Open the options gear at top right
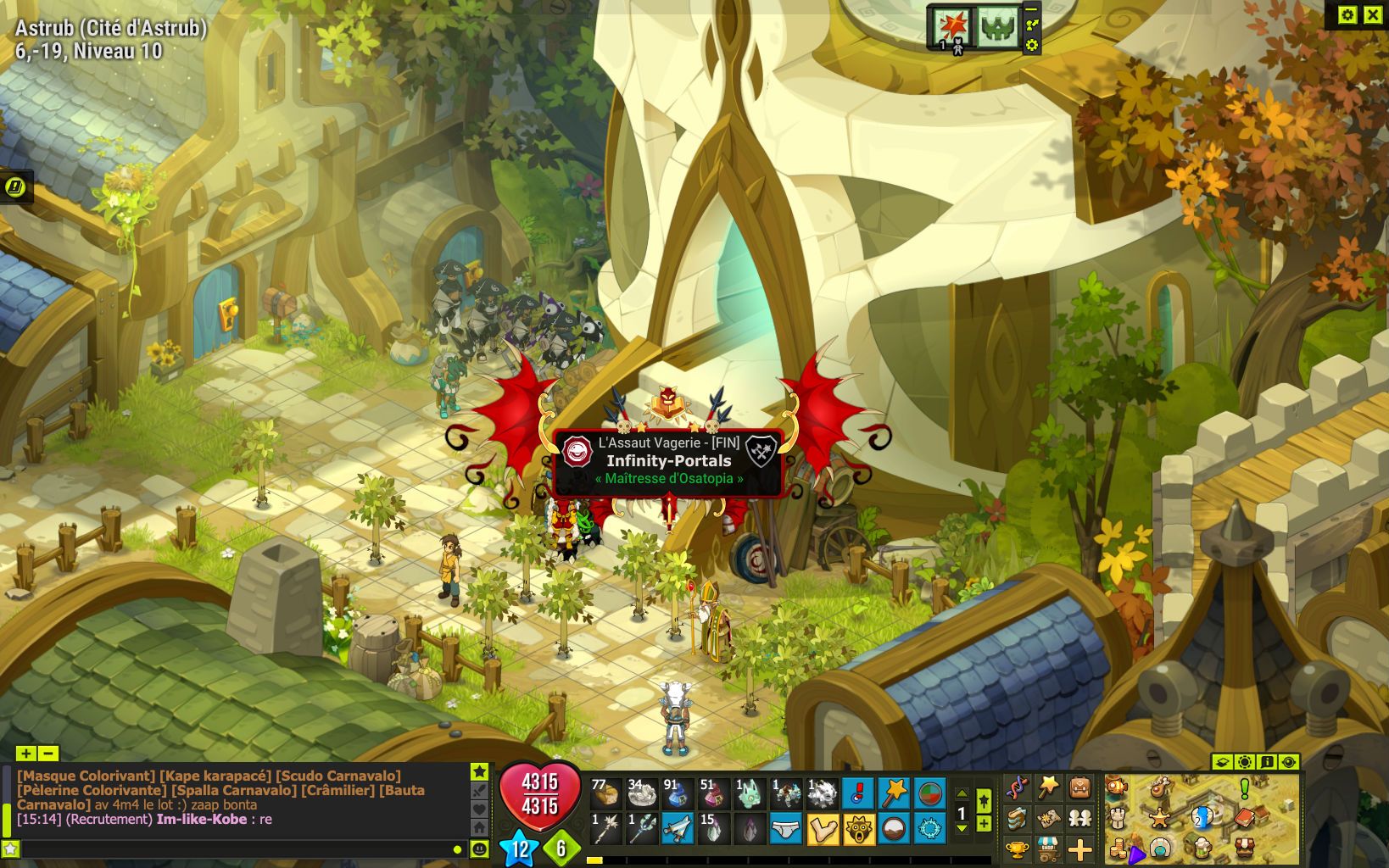 (x=1347, y=14)
